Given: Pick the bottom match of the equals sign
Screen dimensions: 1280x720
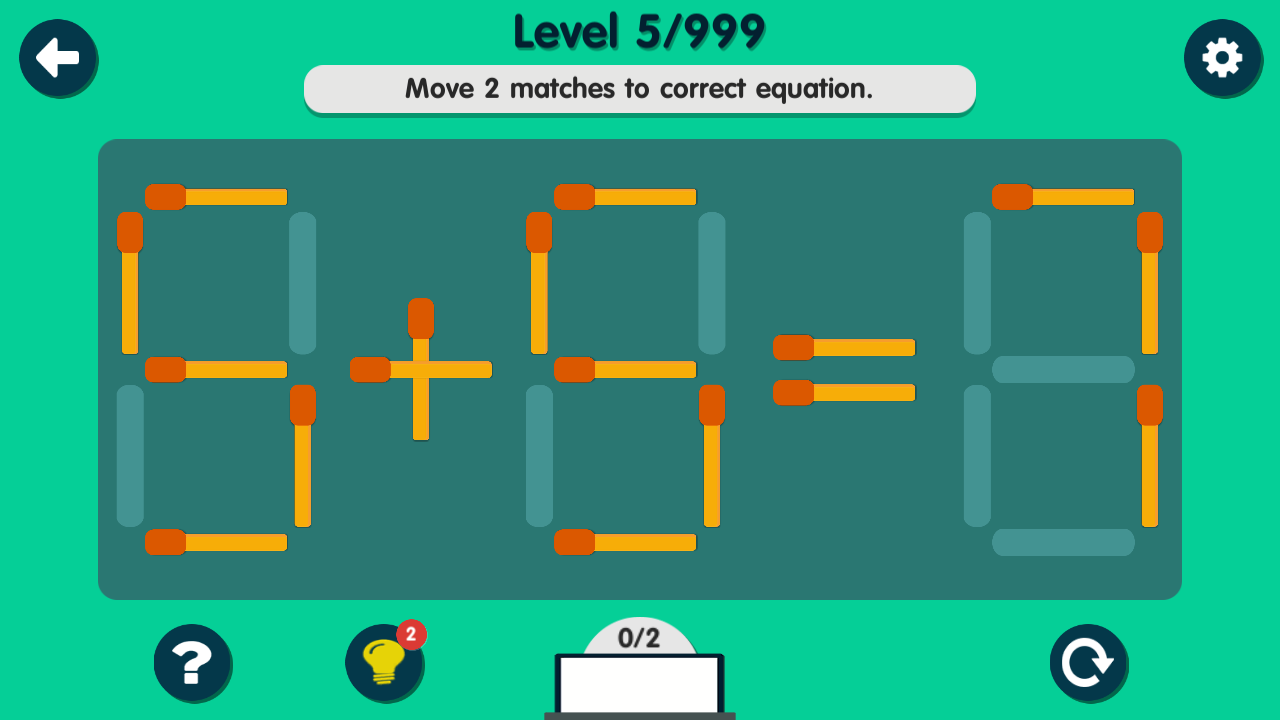Looking at the screenshot, I should [845, 394].
